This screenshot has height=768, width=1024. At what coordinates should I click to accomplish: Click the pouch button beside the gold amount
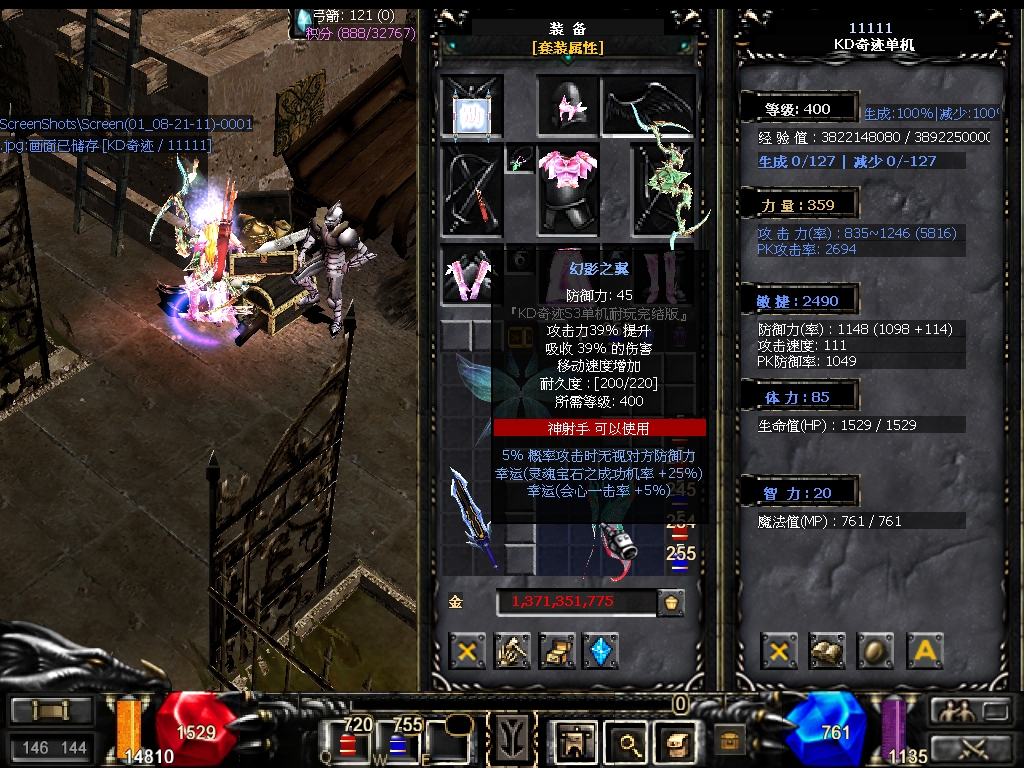[671, 602]
